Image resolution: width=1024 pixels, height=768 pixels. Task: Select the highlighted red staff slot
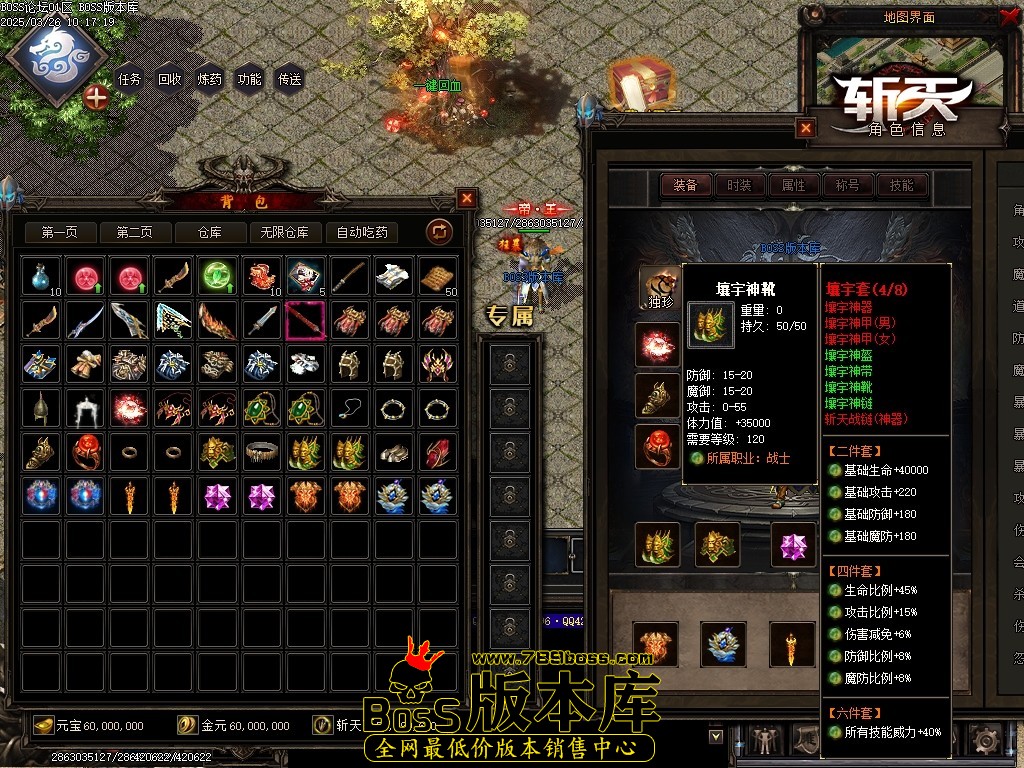pyautogui.click(x=304, y=321)
